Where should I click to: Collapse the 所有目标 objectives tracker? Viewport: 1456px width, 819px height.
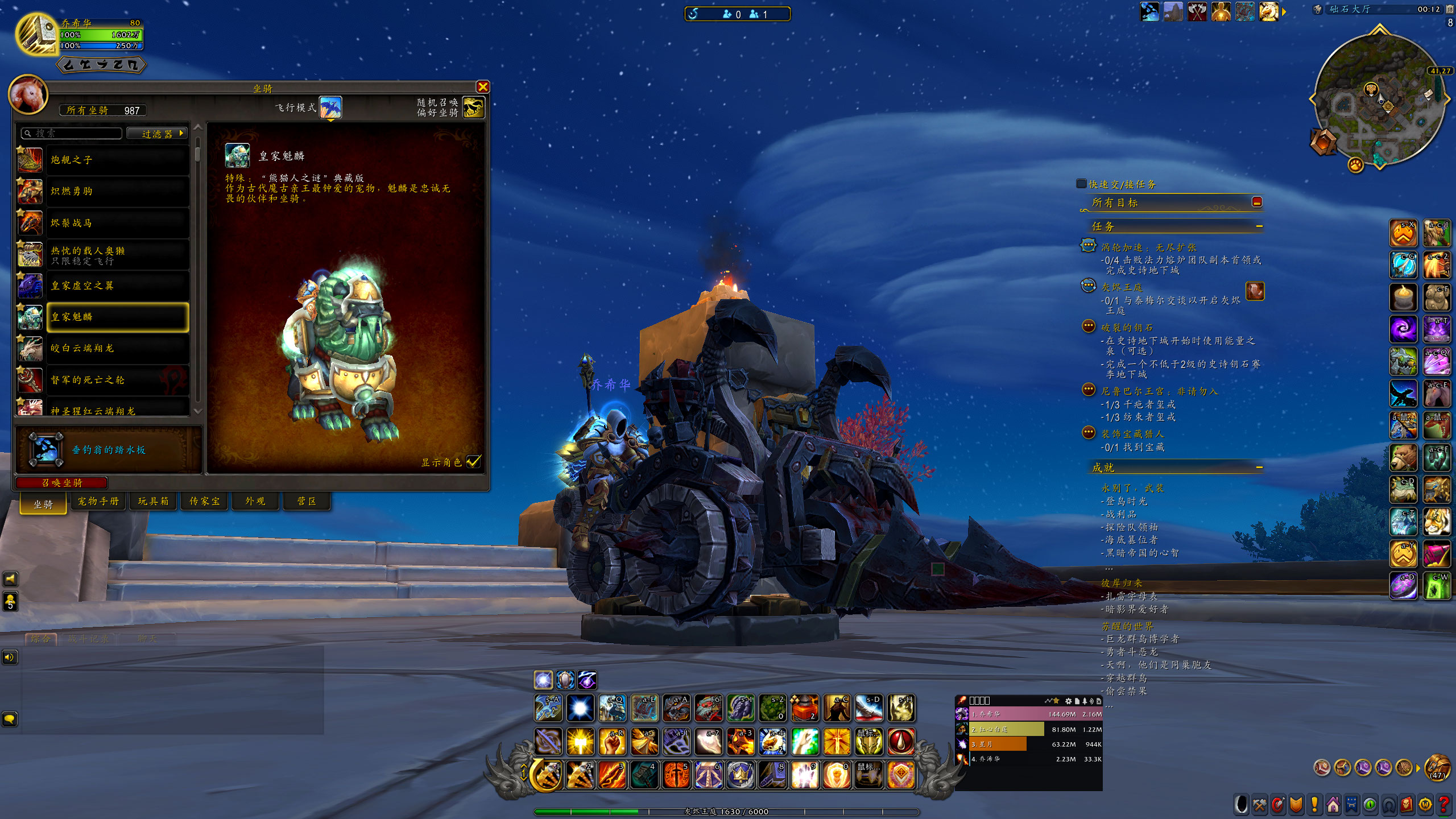pyautogui.click(x=1257, y=202)
